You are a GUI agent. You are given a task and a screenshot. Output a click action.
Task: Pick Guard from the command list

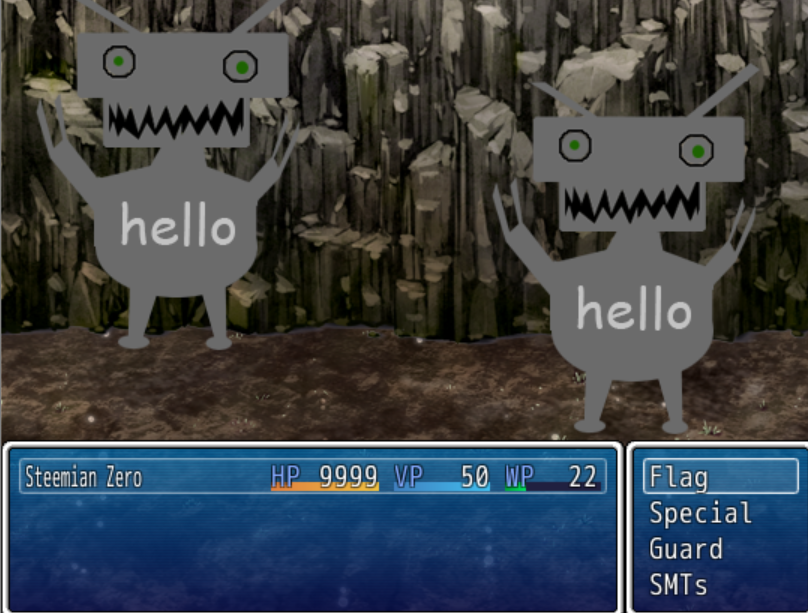pyautogui.click(x=686, y=550)
